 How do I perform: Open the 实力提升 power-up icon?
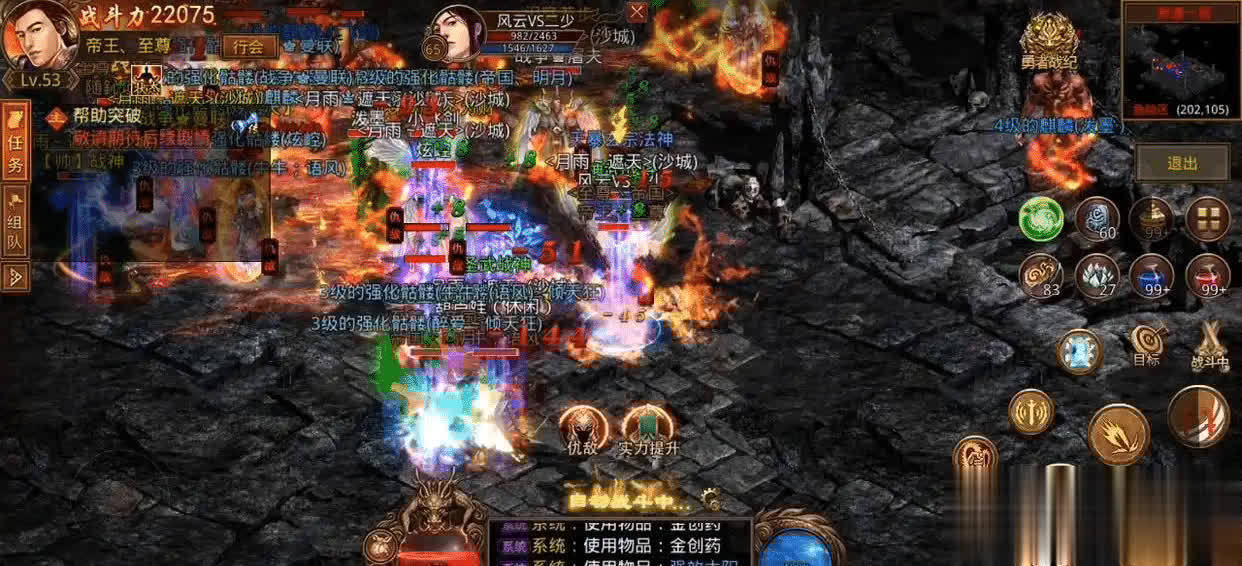(647, 429)
